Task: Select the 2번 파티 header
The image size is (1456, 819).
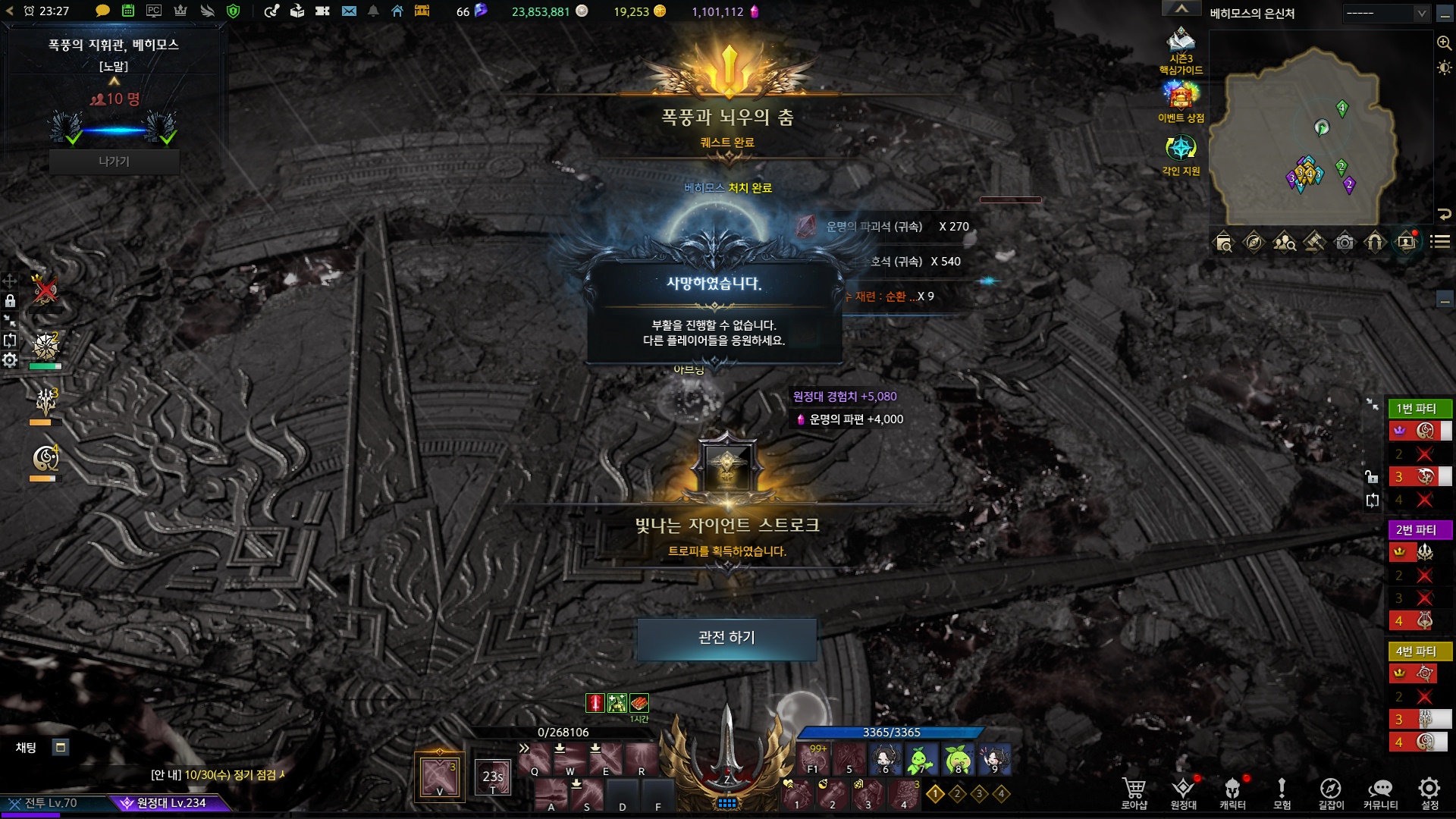Action: point(1417,529)
